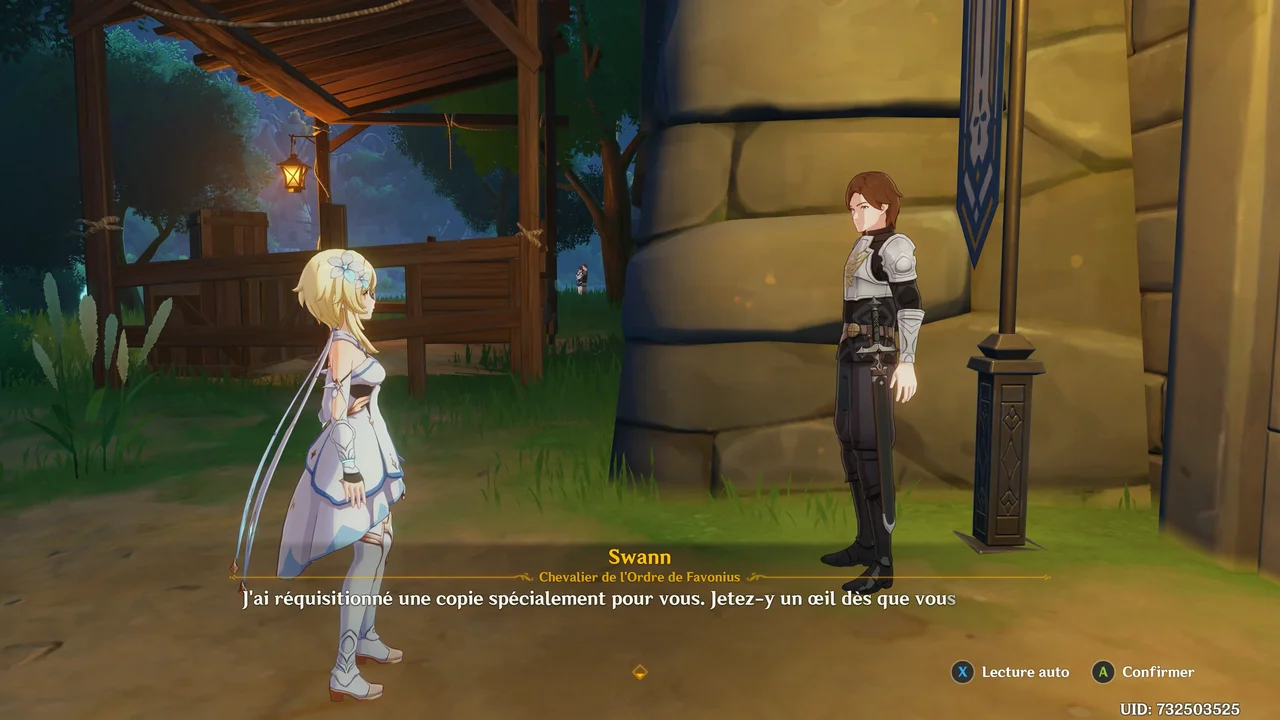
Task: Select the Confirmer label
Action: point(1157,673)
